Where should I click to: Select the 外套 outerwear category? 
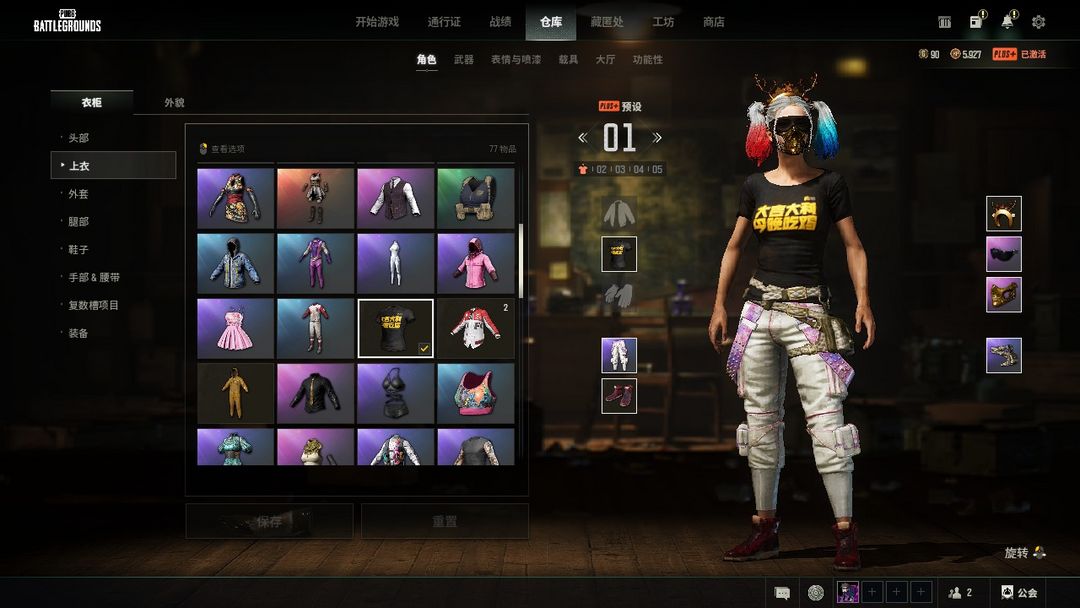click(x=79, y=194)
